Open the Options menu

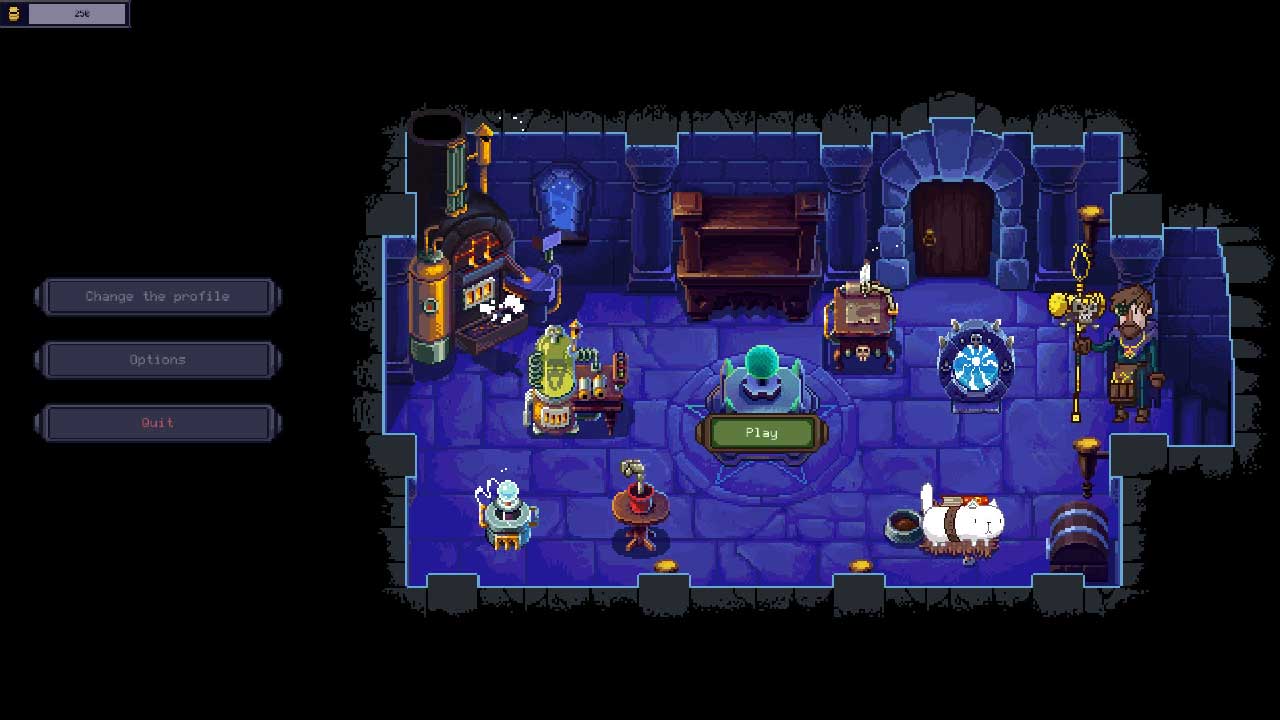157,360
